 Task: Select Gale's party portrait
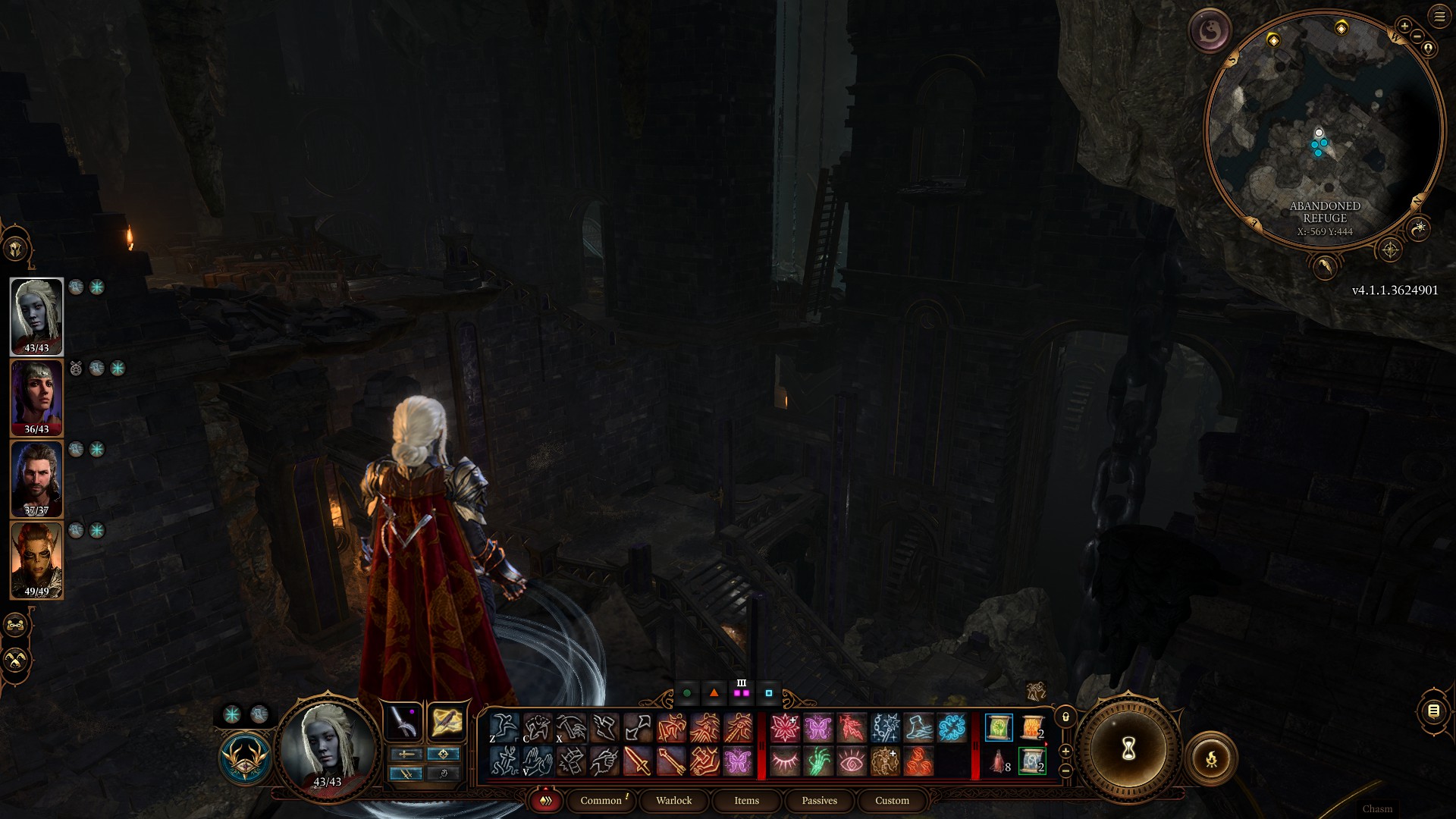point(36,479)
